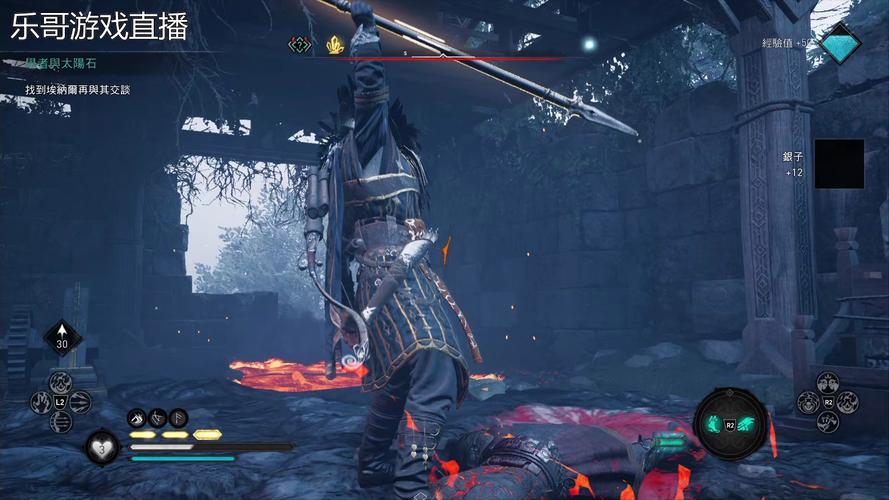889x500 pixels.
Task: Activate the bottom axe ability in the R2 wheel
Action: (x=828, y=422)
